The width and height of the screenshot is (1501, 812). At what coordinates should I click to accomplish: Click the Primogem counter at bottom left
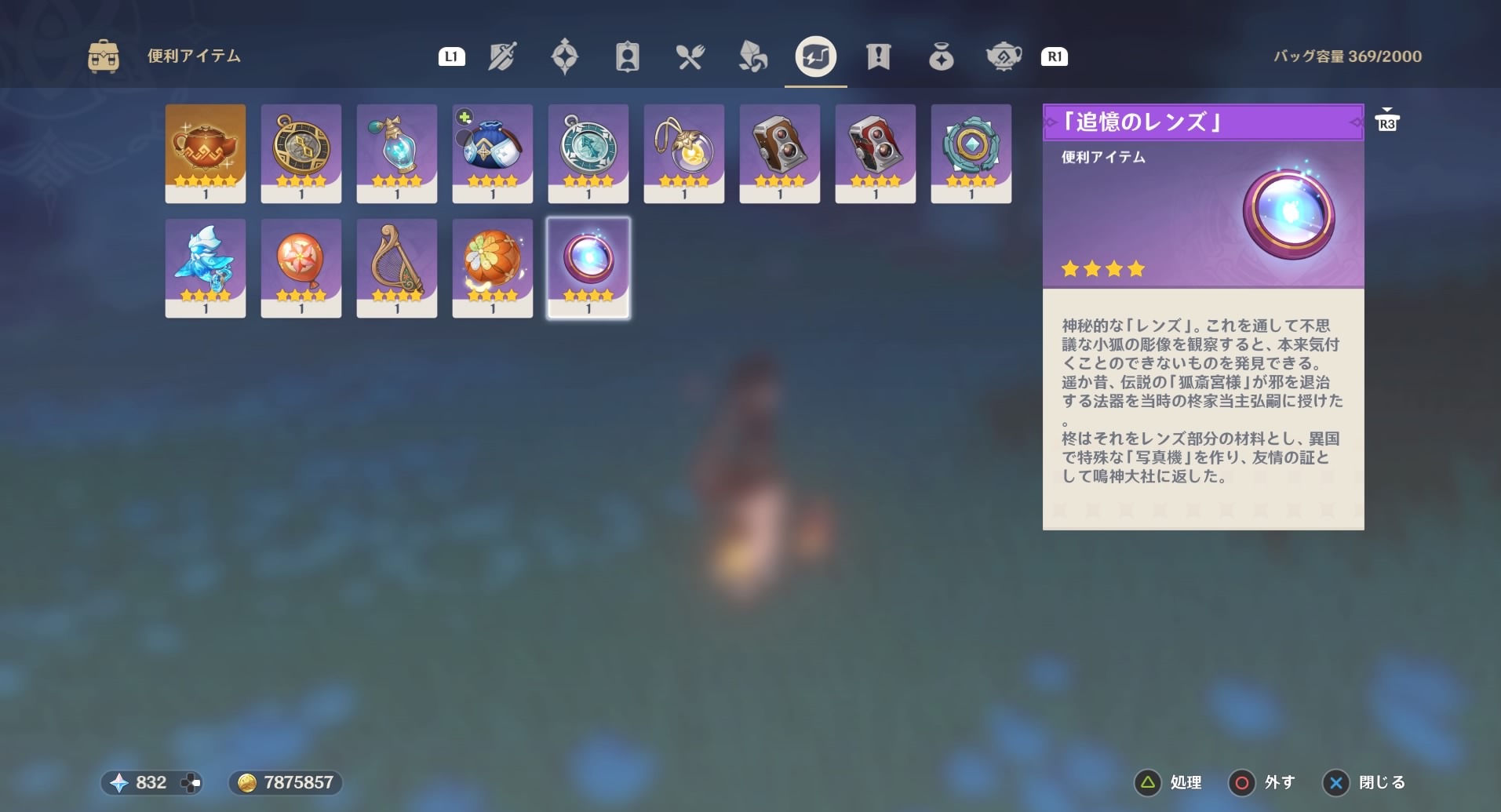point(151,782)
